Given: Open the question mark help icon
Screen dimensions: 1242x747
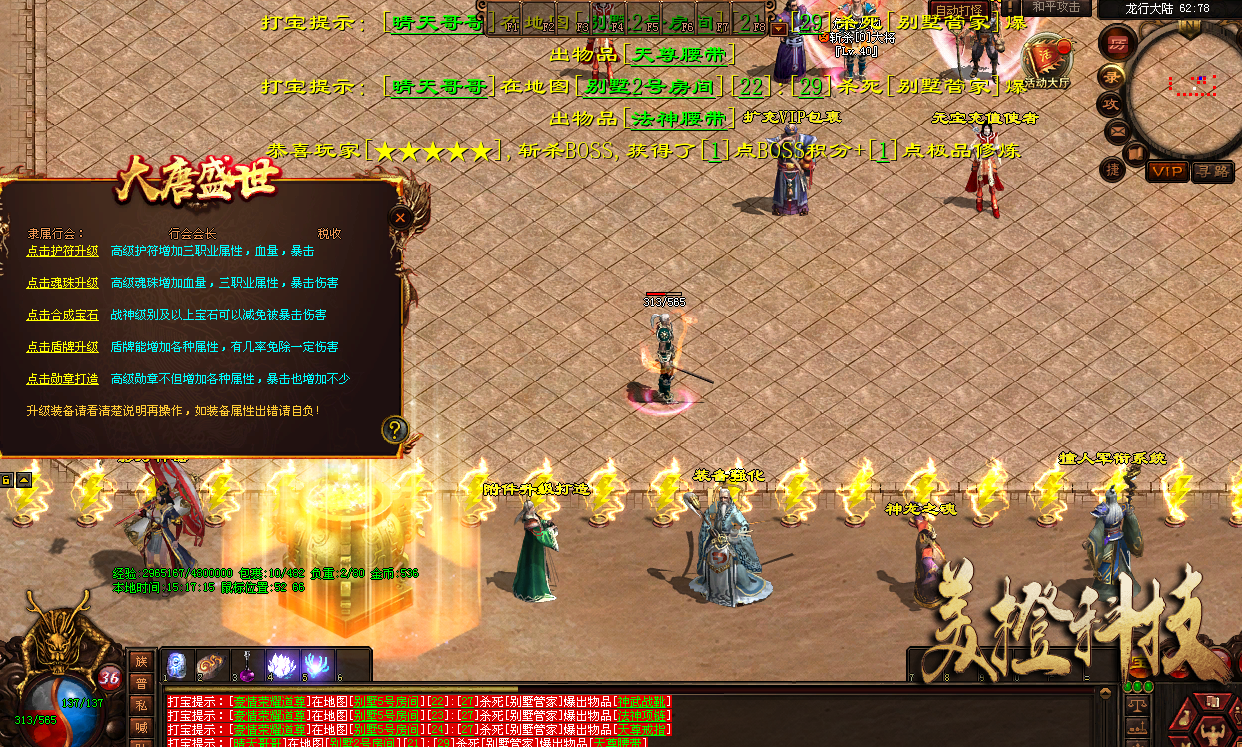Looking at the screenshot, I should point(395,430).
